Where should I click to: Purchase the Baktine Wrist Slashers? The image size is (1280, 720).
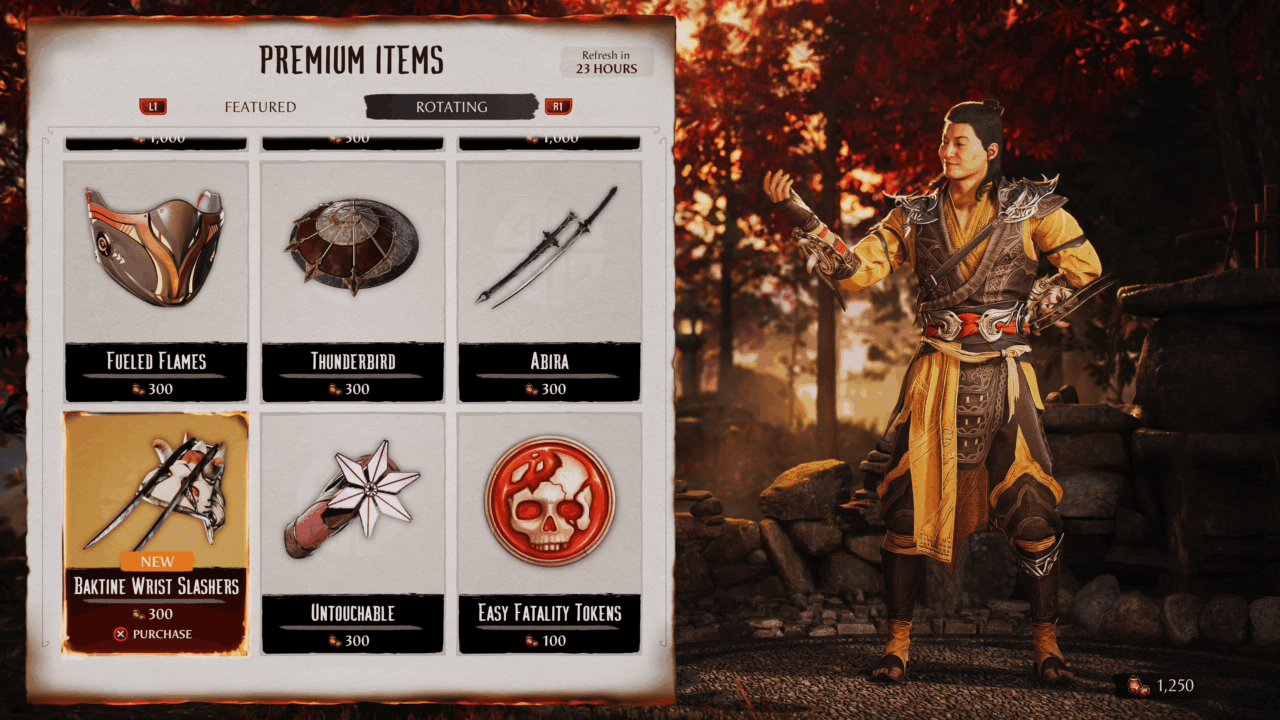[156, 634]
